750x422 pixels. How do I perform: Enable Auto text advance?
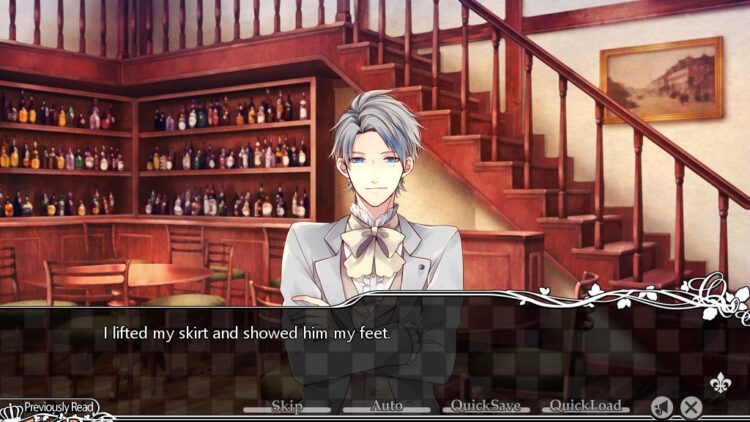(386, 406)
